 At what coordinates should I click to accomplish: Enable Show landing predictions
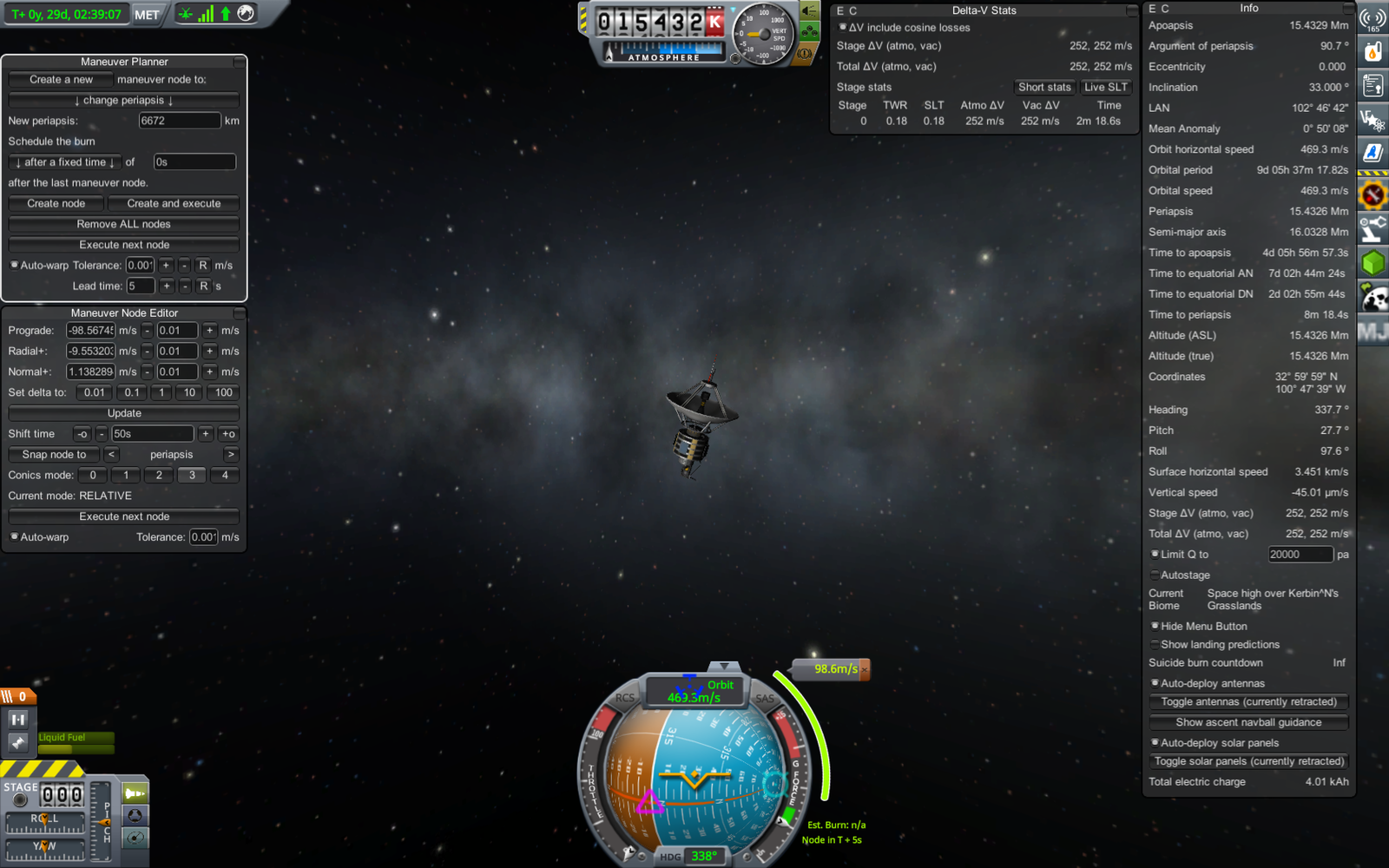[1155, 644]
